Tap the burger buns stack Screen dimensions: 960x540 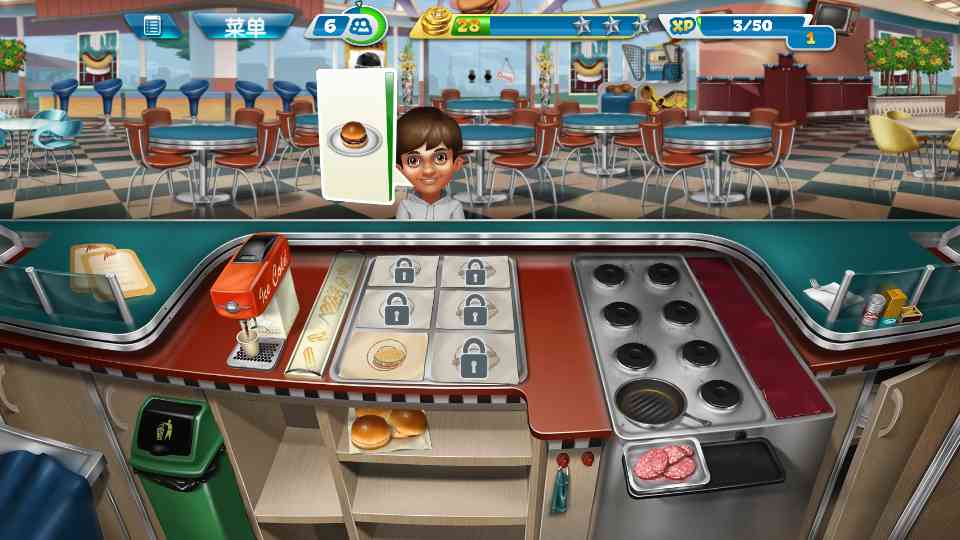point(387,428)
